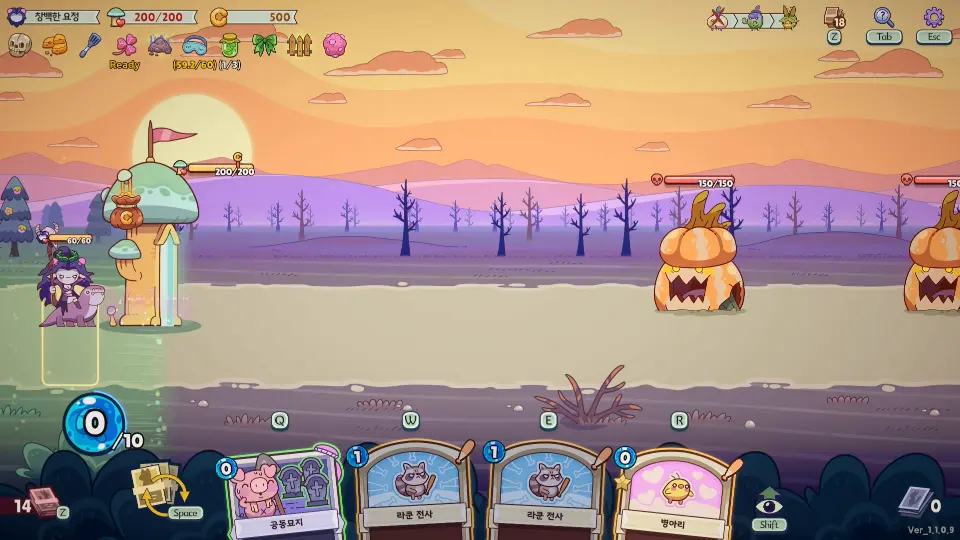This screenshot has width=960, height=540.
Task: Click the enemy wave progress tracker
Action: pos(754,18)
